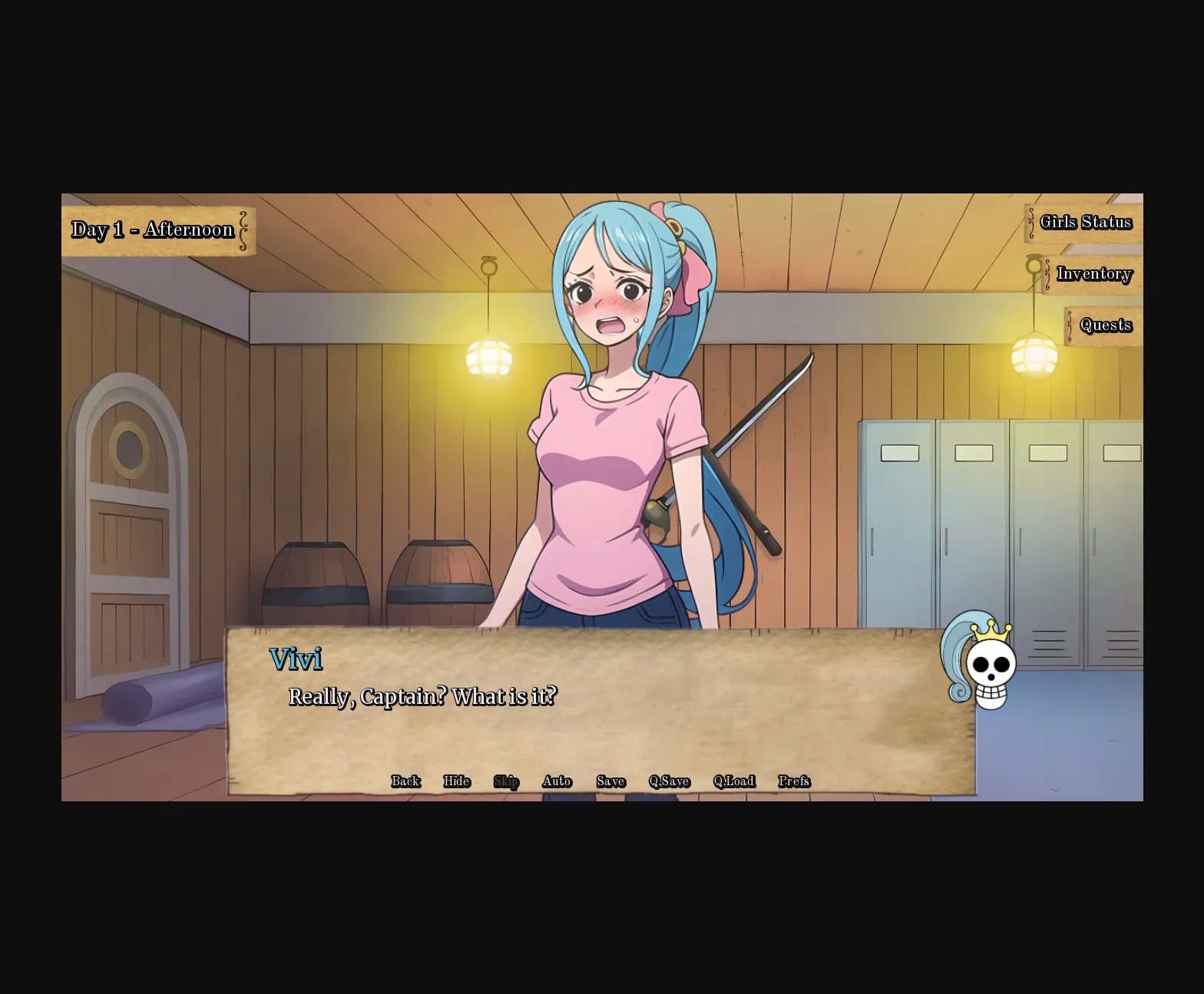Enable Skip mode in the quick menu
1204x994 pixels.
[506, 781]
